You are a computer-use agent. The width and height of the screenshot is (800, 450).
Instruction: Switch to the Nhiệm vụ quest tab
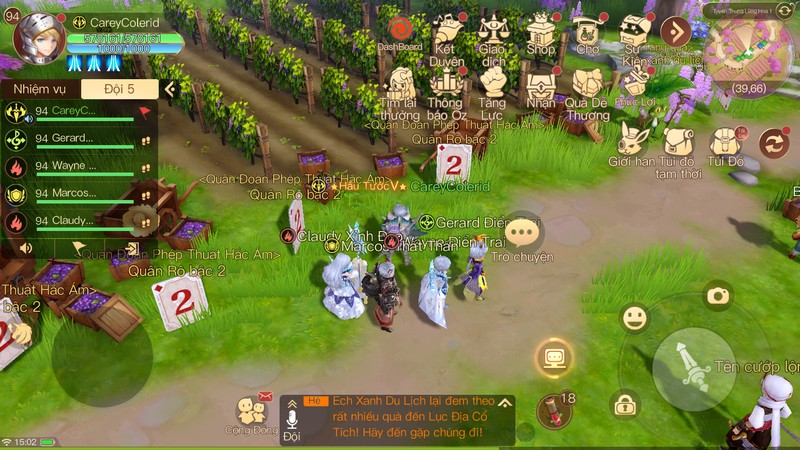[x=33, y=89]
